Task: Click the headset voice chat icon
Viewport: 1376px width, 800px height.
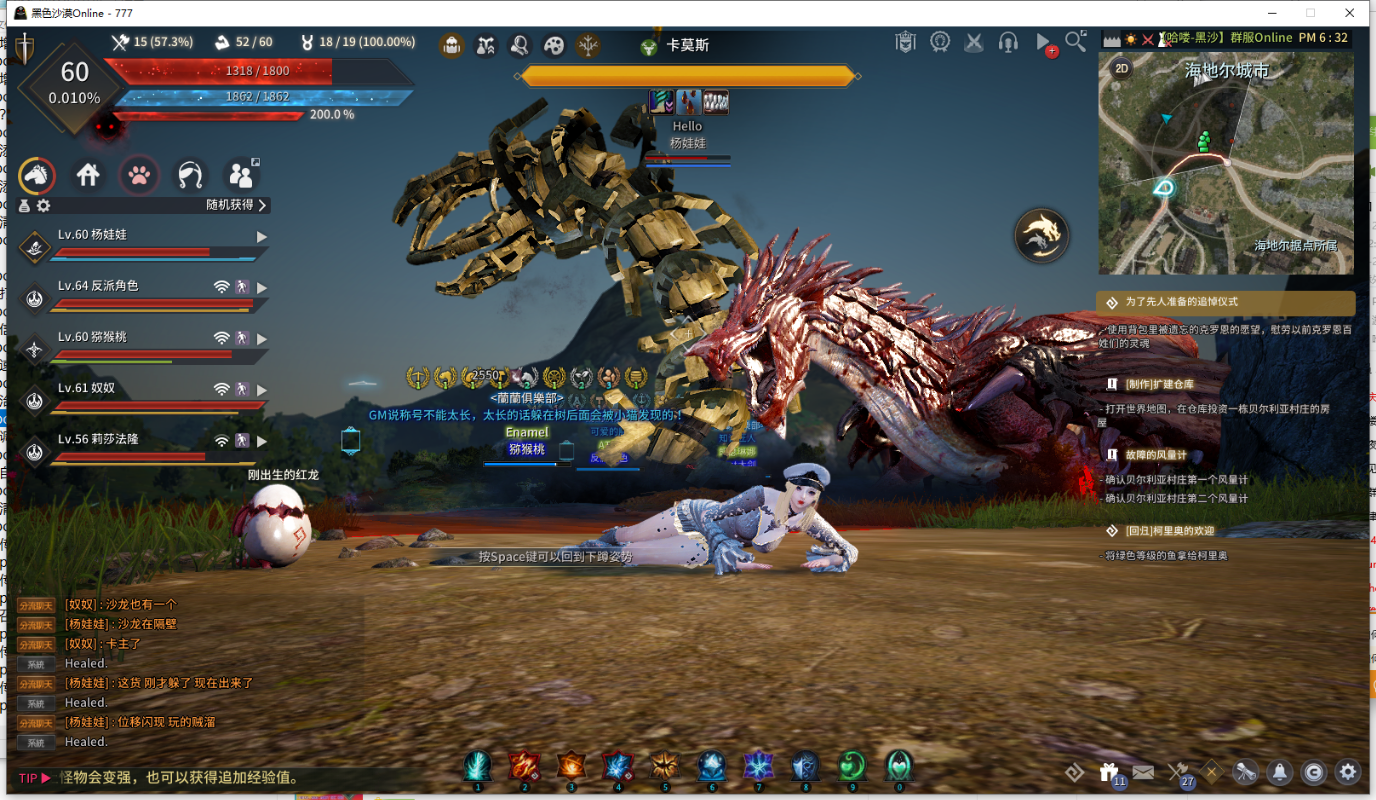Action: tap(1008, 43)
